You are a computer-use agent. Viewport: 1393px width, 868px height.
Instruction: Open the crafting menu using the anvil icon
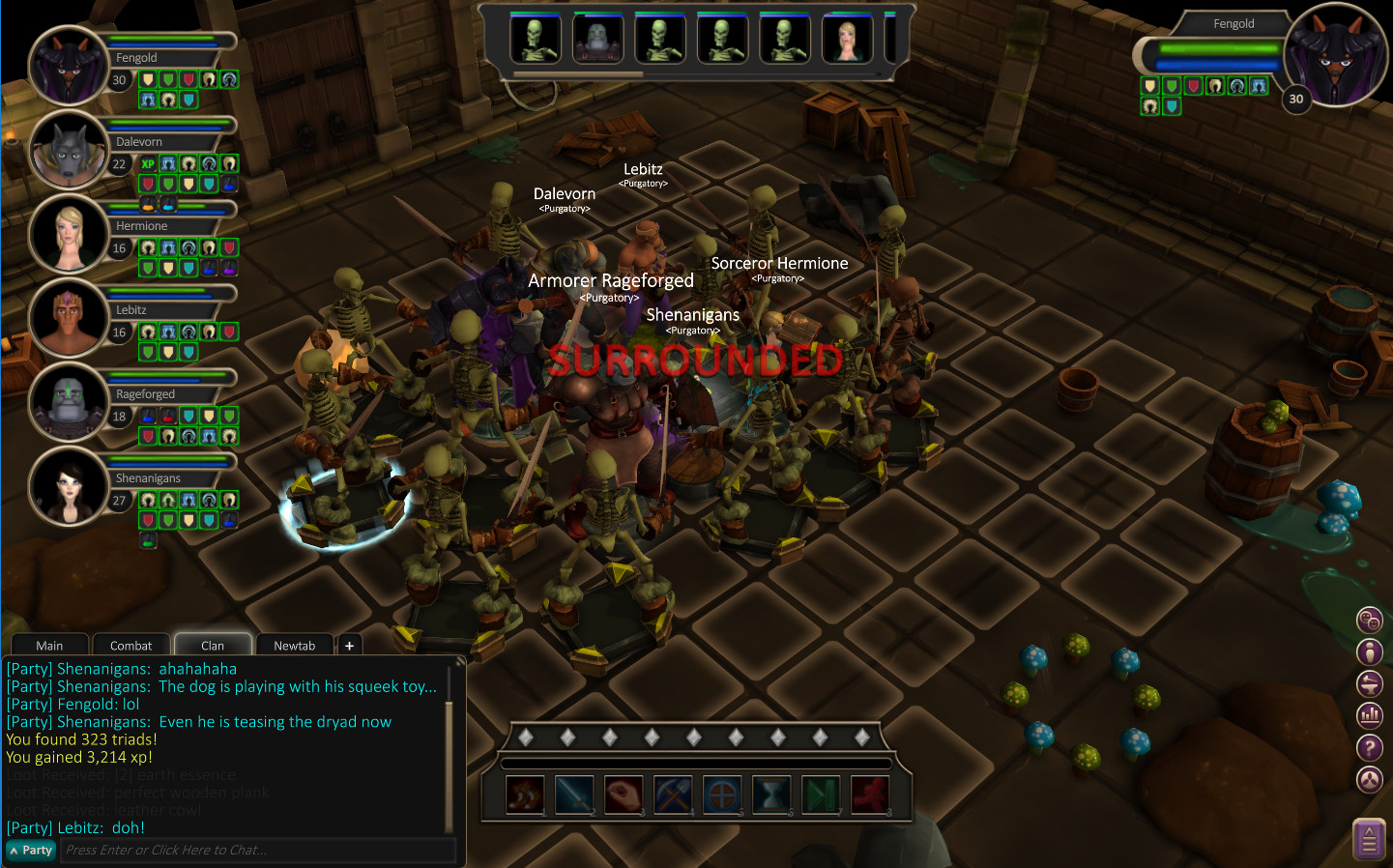click(1370, 683)
